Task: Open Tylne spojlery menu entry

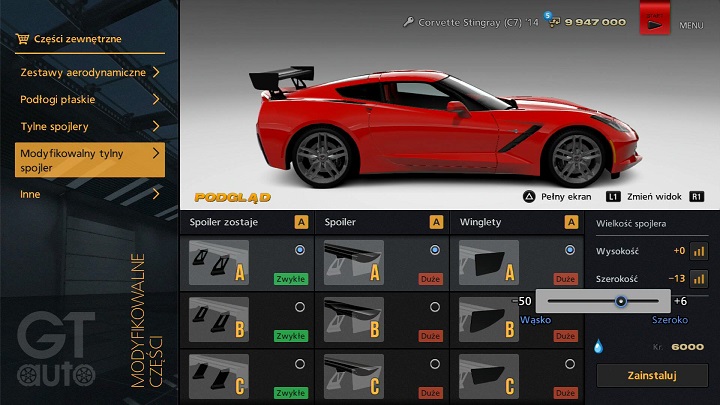Action: [90, 127]
